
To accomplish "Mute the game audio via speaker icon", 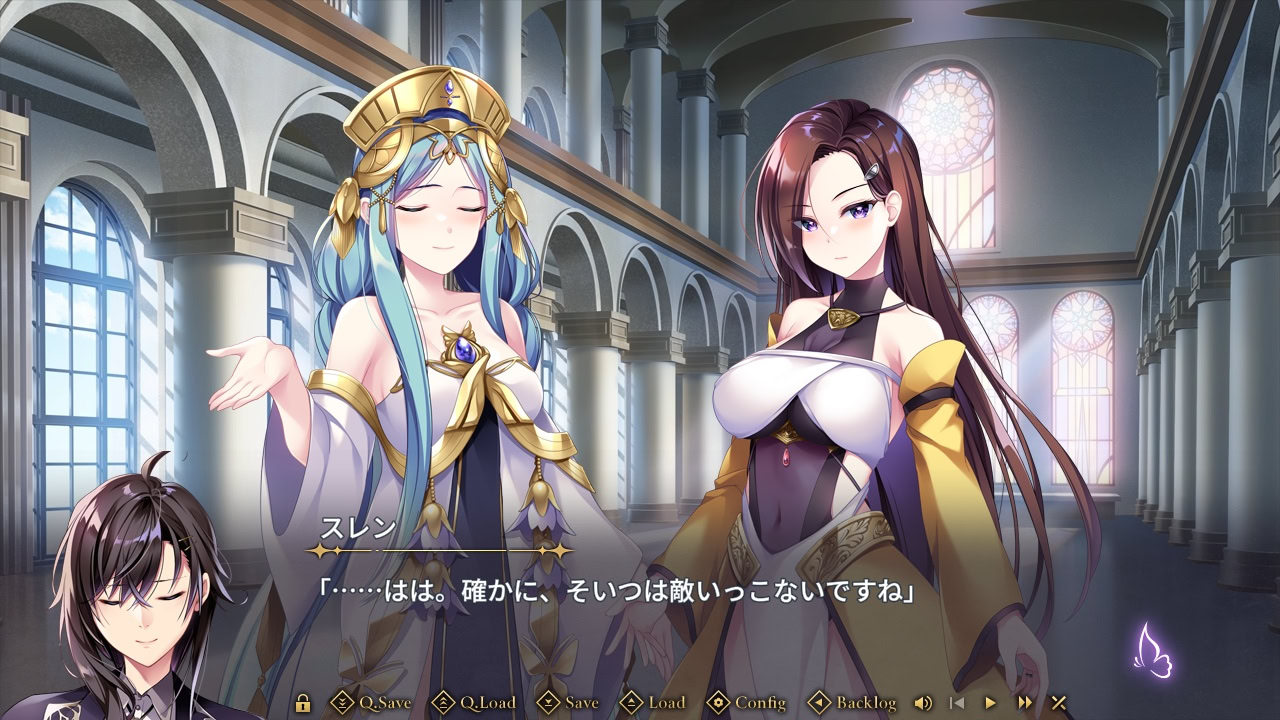I will pos(922,703).
